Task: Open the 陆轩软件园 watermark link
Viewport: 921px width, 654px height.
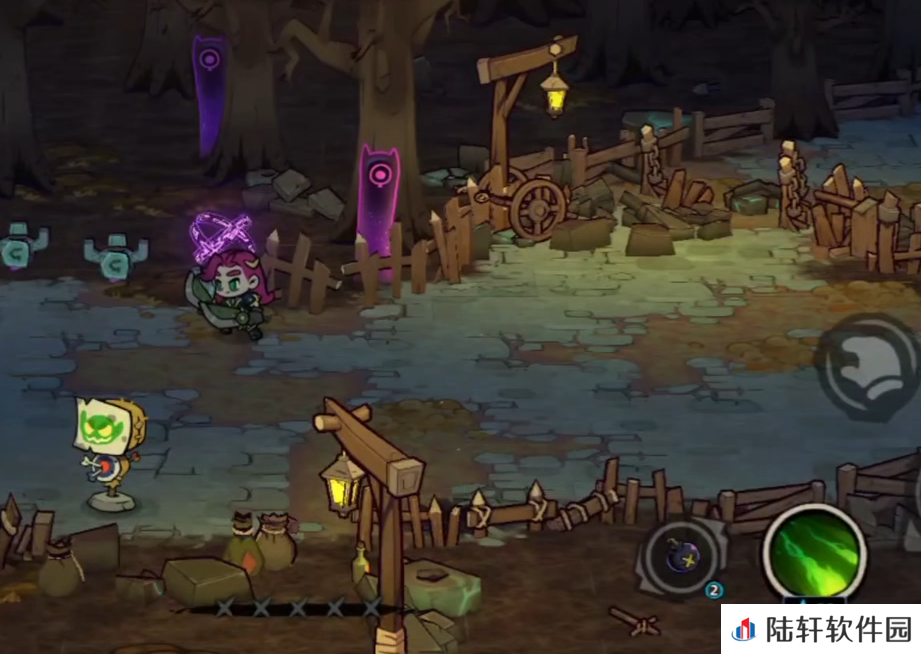Action: click(822, 629)
